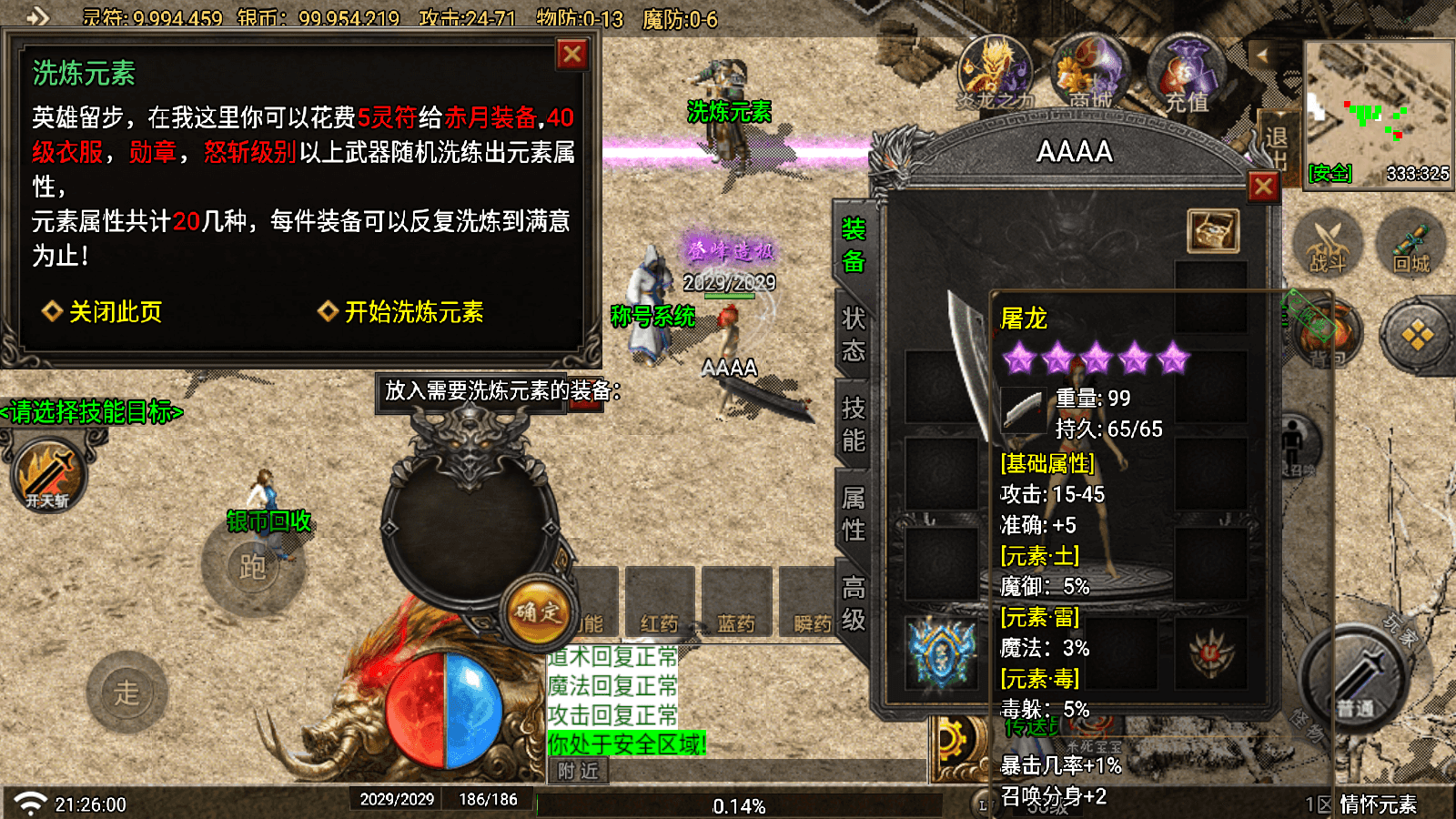Show the 技能 tab
The image size is (1456, 819).
pos(853,424)
